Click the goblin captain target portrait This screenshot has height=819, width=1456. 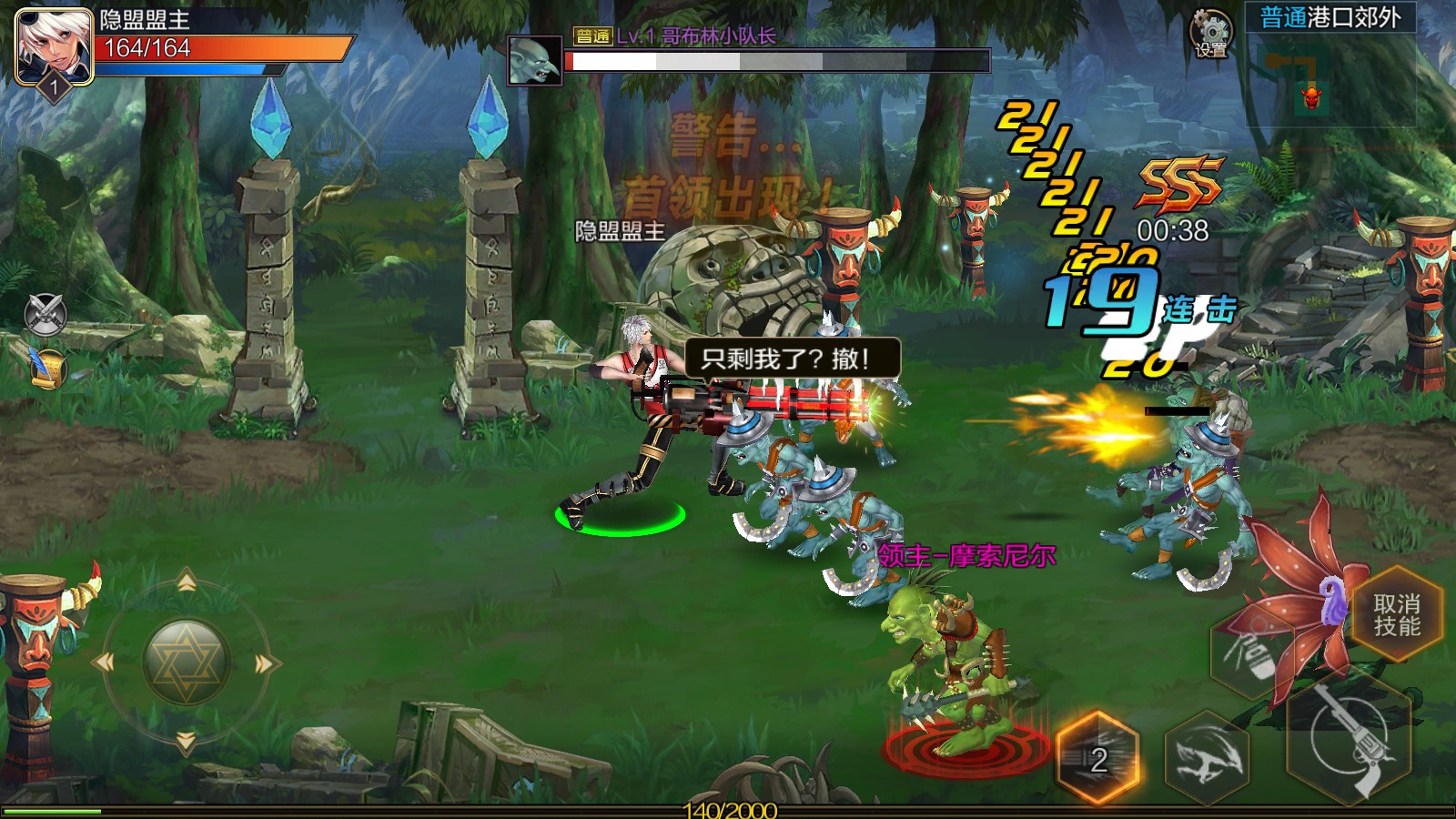point(534,61)
